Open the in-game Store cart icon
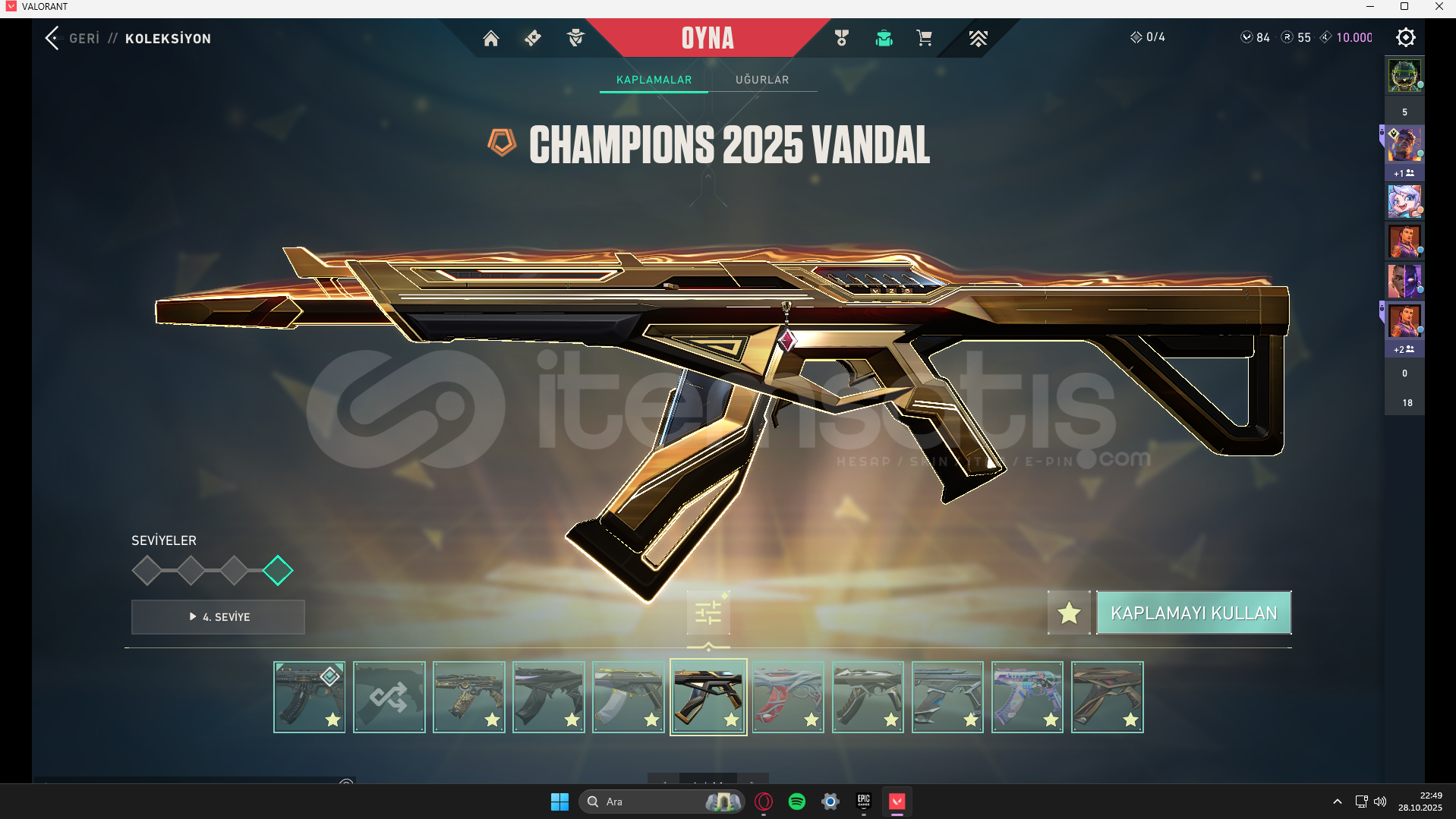 click(924, 38)
